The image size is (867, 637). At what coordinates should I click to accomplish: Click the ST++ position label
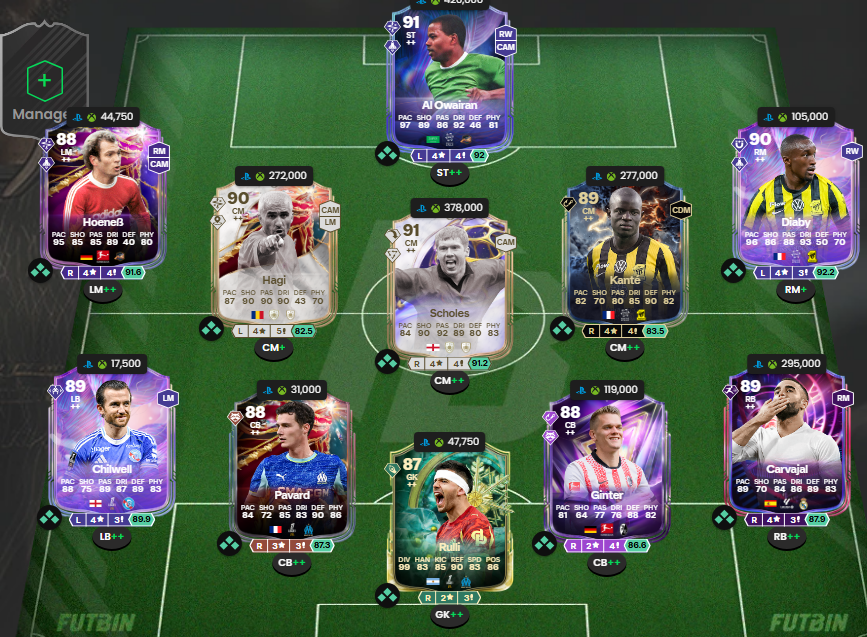pos(448,174)
